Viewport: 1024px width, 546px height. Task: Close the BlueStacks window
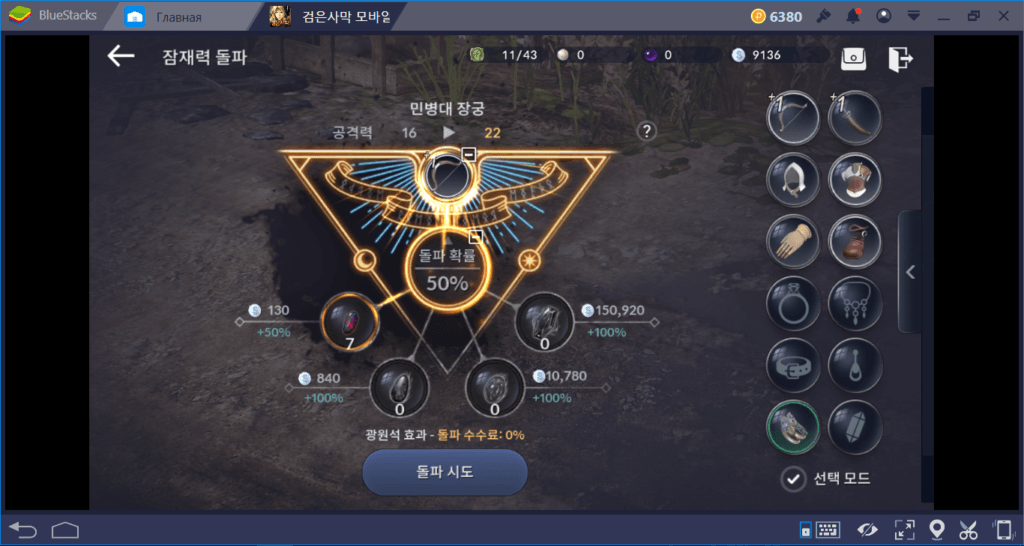(x=1004, y=16)
